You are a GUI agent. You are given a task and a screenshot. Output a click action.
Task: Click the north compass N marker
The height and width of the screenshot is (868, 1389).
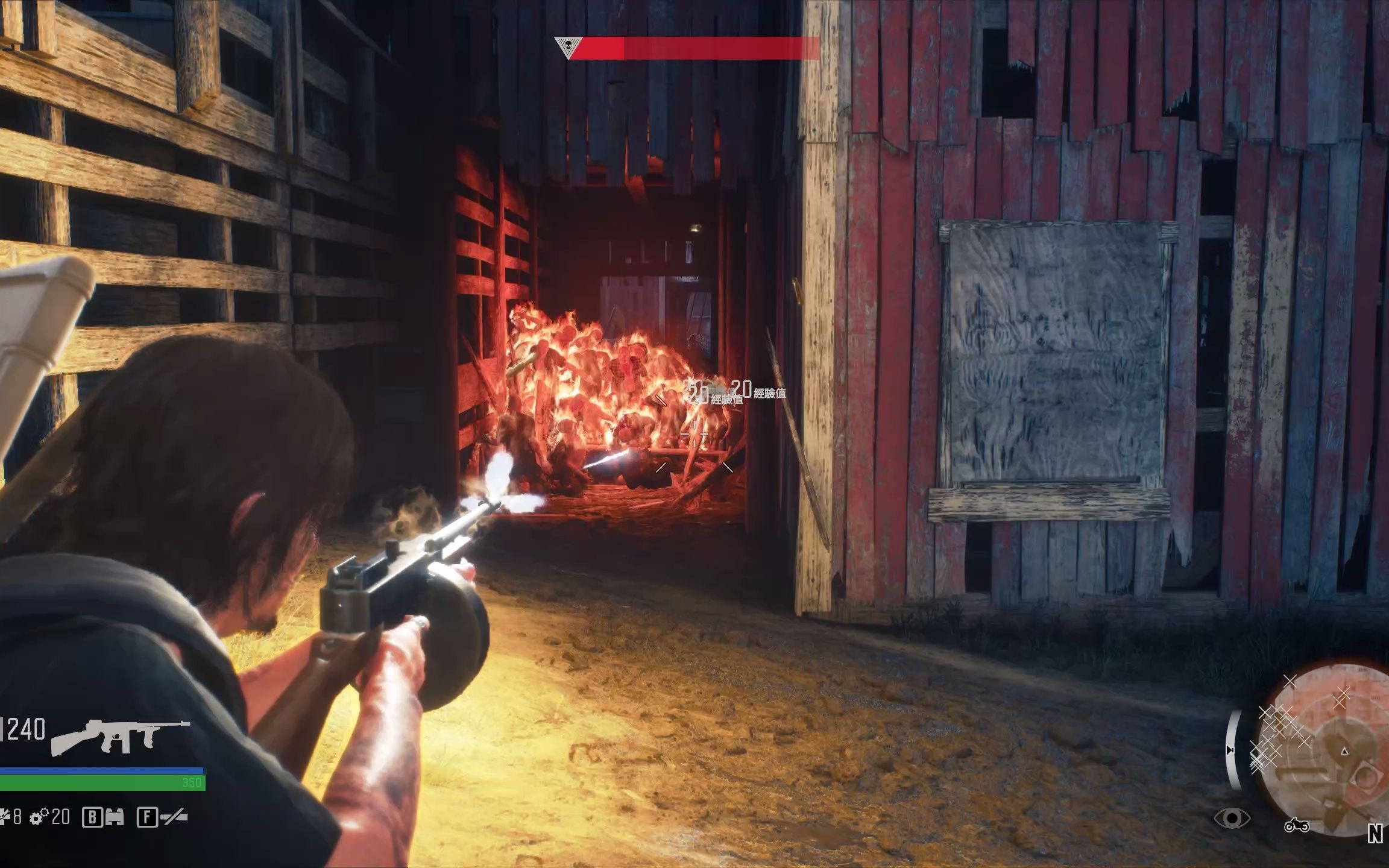click(1375, 834)
